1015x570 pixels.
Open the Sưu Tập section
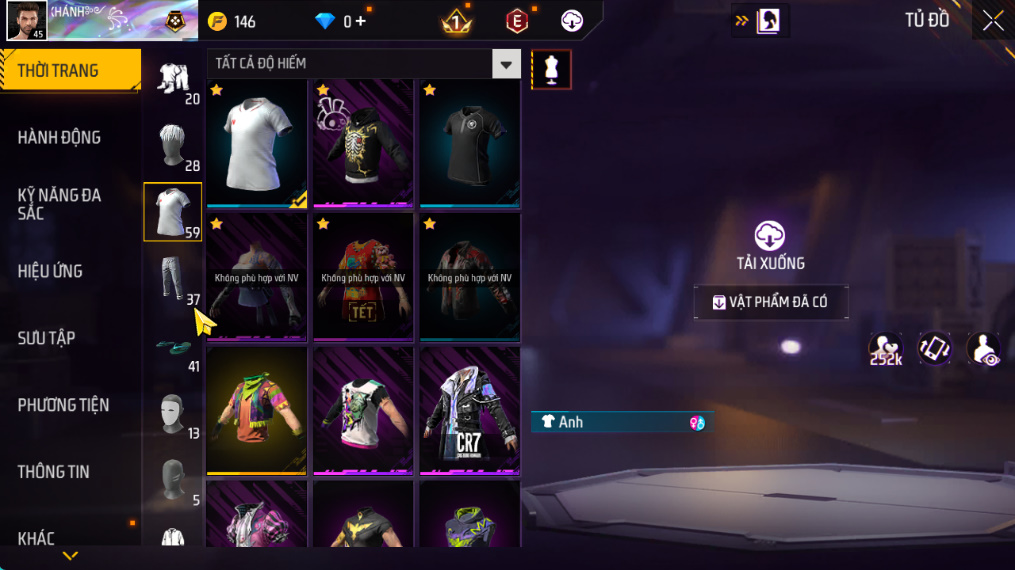pyautogui.click(x=46, y=338)
